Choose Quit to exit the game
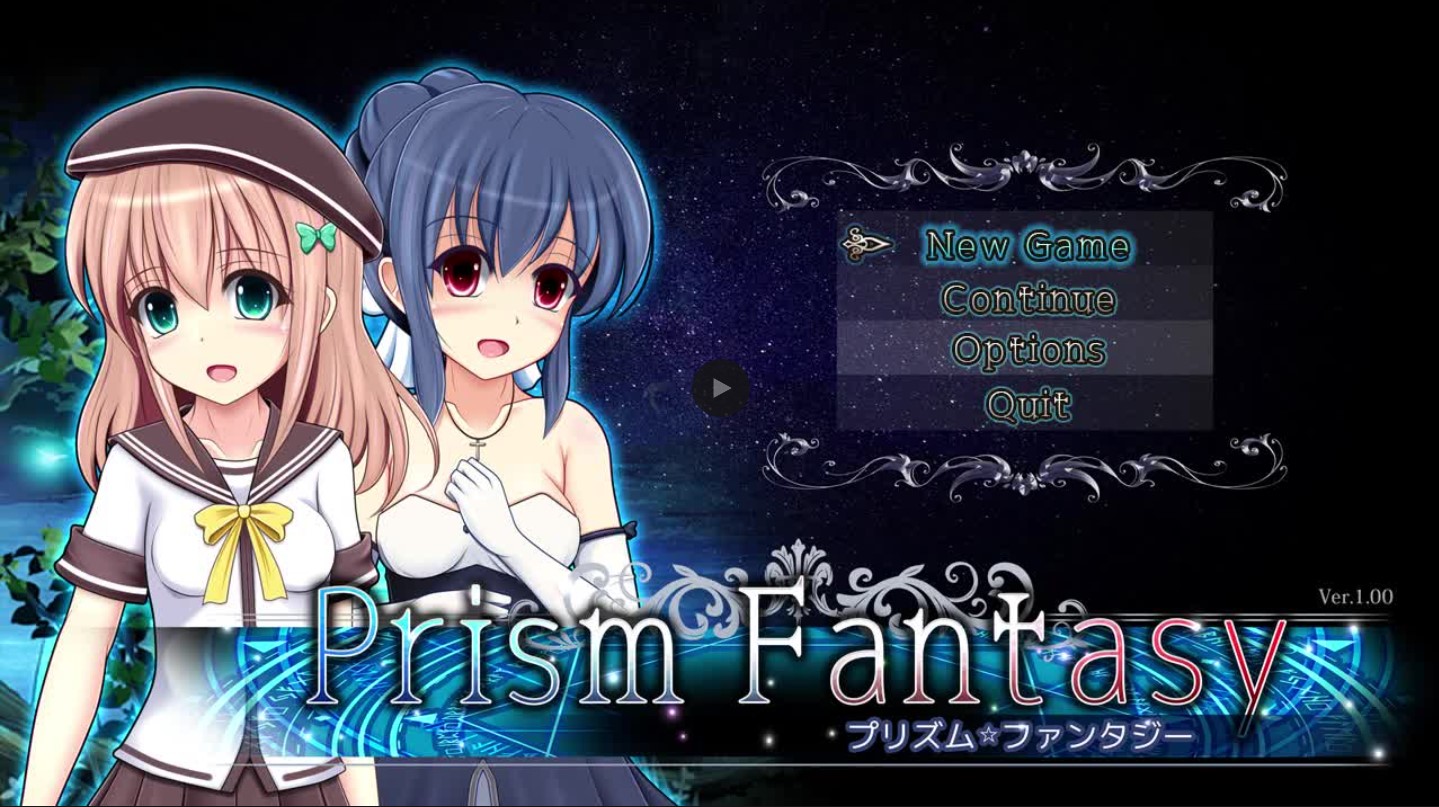Image resolution: width=1439 pixels, height=807 pixels. [1028, 404]
